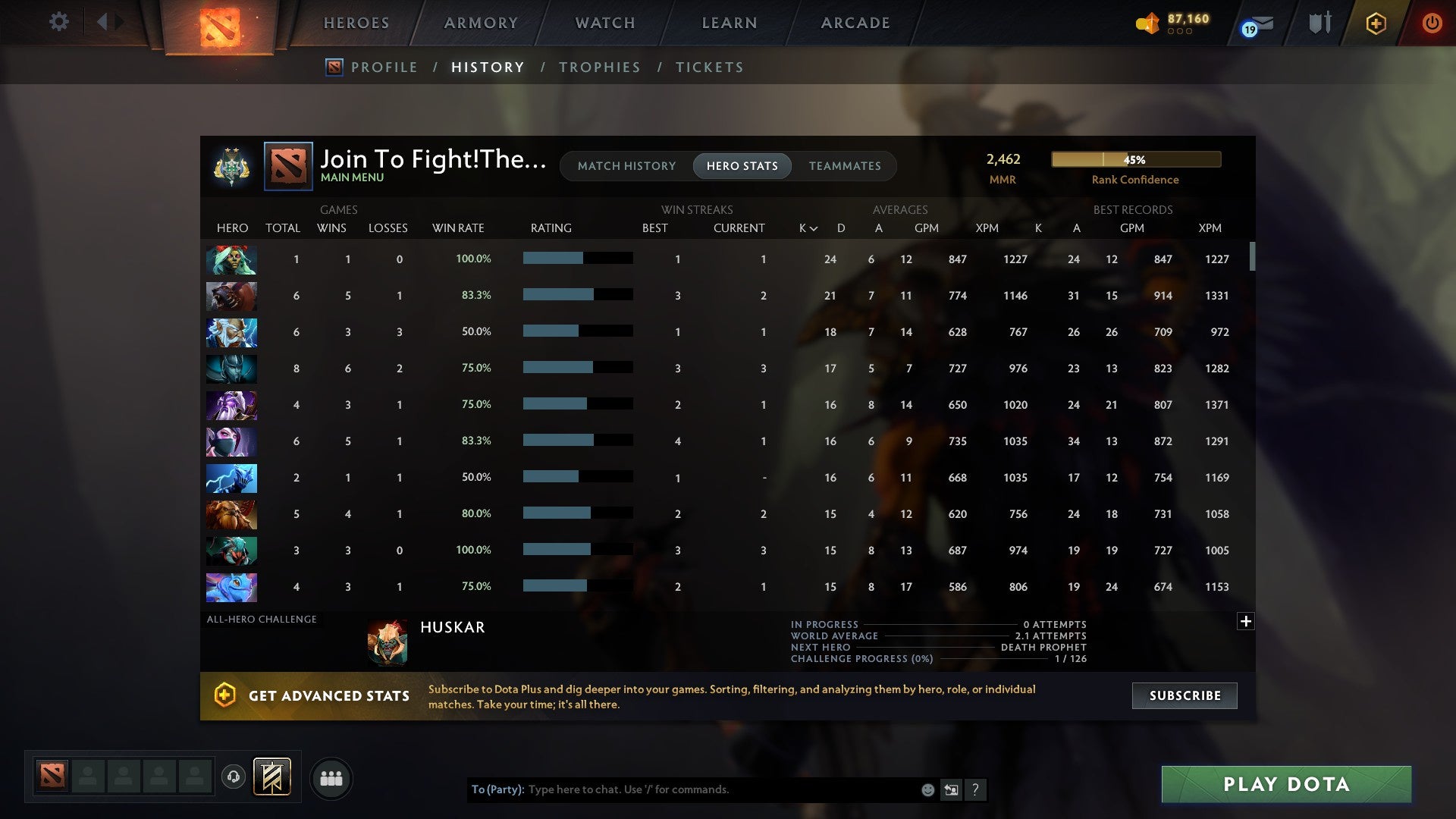1456x819 pixels.
Task: Open the Dota Plus subscription icon in top bar
Action: point(1376,23)
